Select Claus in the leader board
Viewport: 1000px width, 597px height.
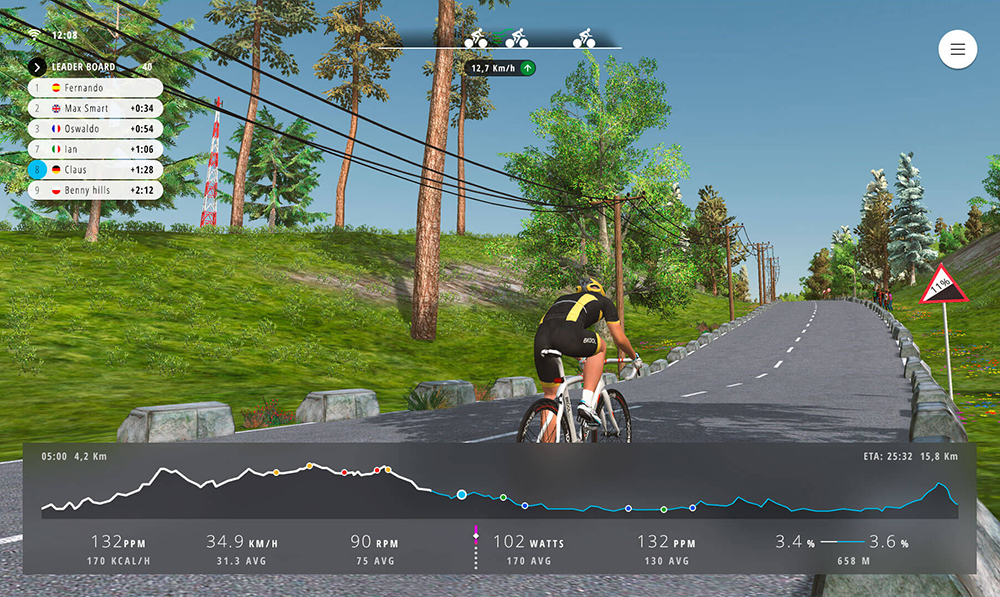(95, 170)
